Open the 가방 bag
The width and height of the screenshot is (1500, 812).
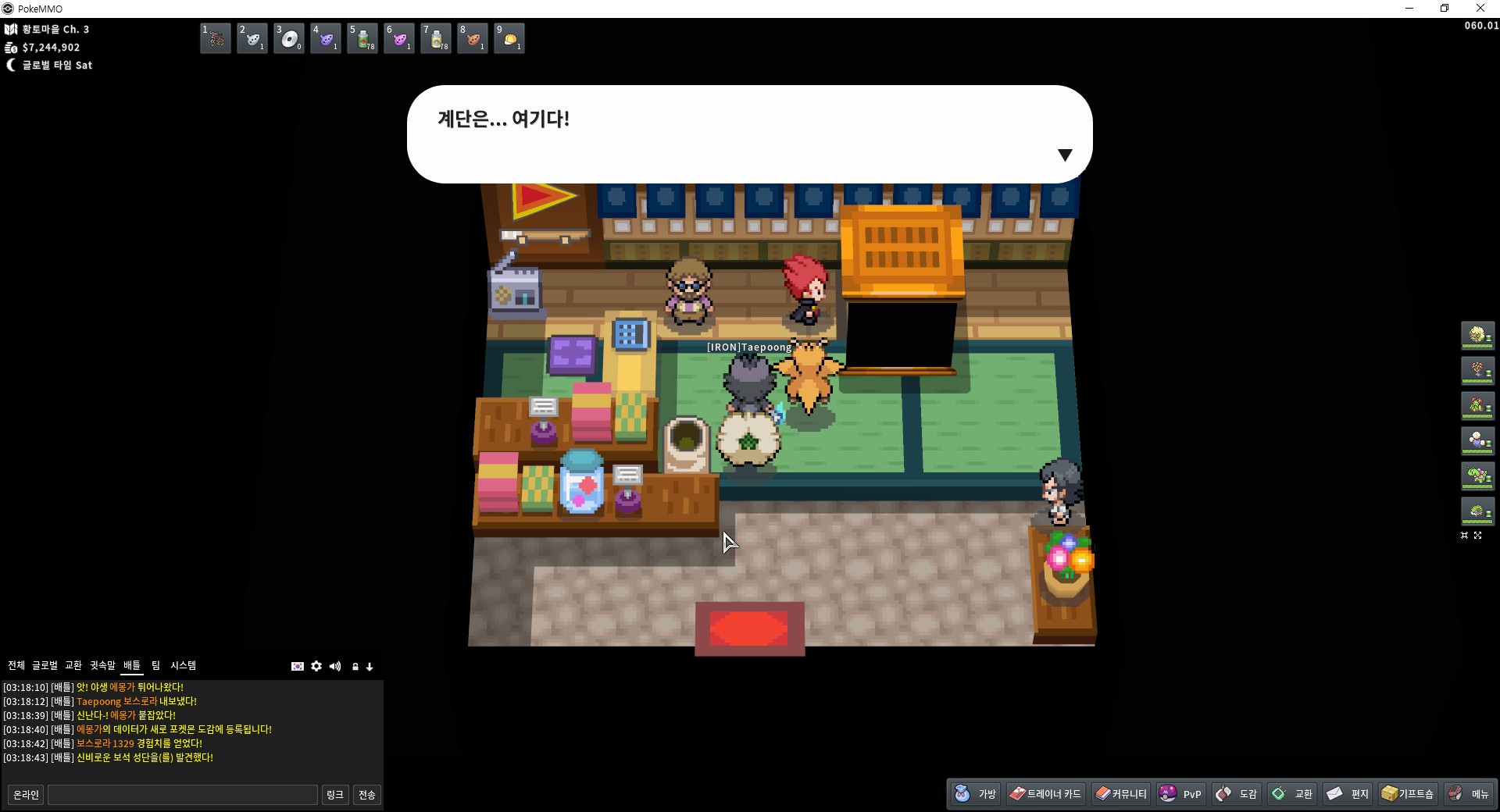click(976, 793)
